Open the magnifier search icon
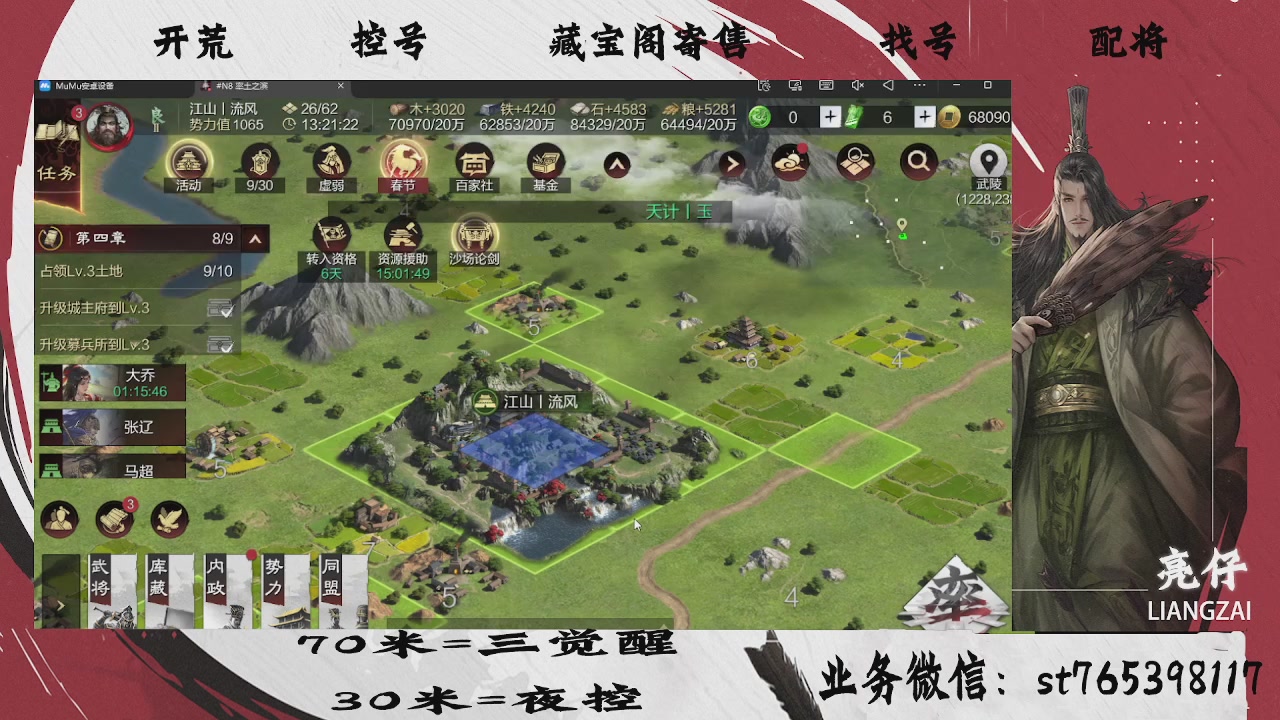 pos(919,162)
